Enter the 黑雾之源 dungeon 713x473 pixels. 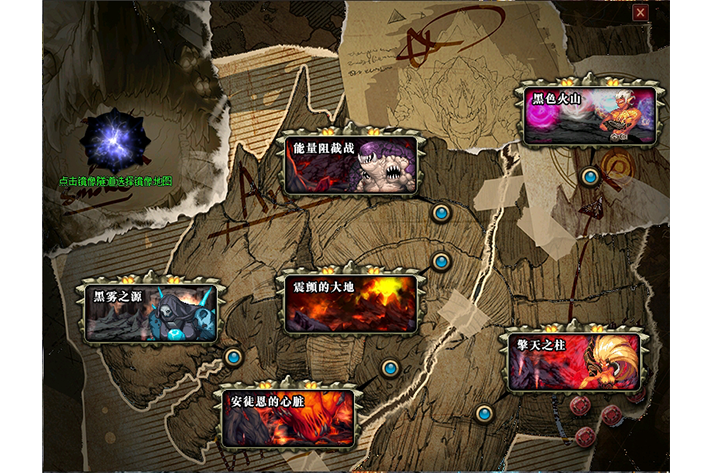151,313
